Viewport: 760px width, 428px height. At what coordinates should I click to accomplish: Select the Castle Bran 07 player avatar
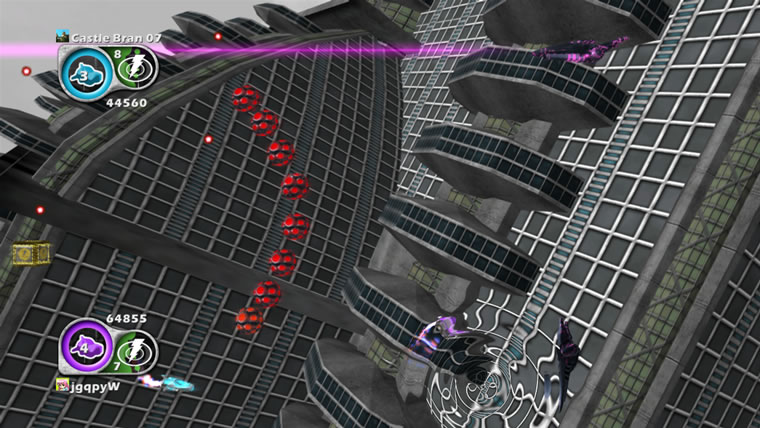61,37
